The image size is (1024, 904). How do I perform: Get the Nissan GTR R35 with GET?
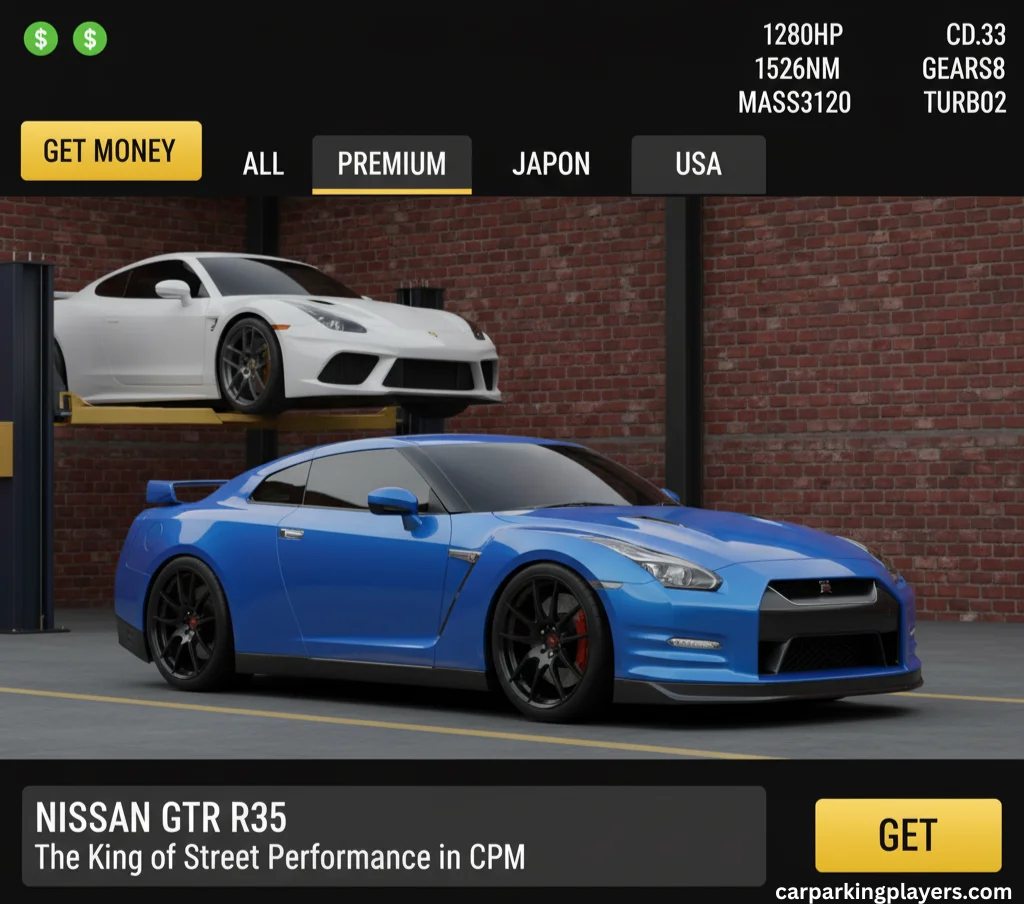(907, 835)
